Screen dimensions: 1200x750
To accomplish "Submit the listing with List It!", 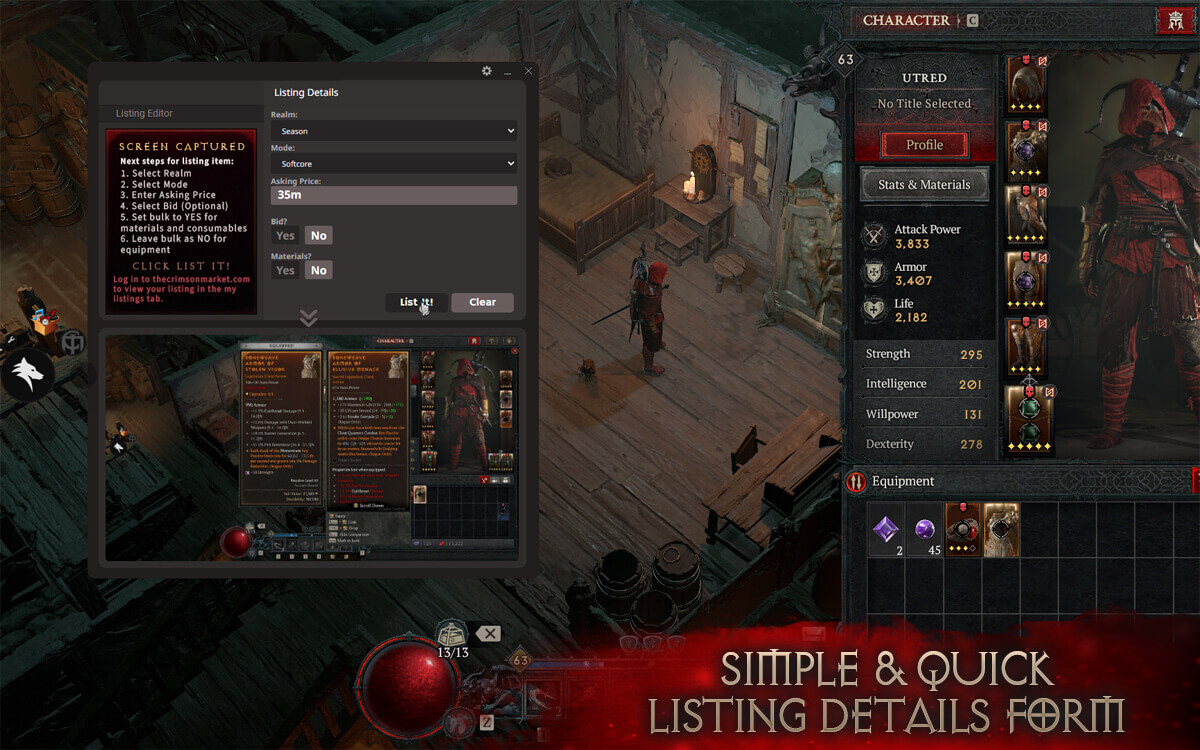I will tap(416, 302).
